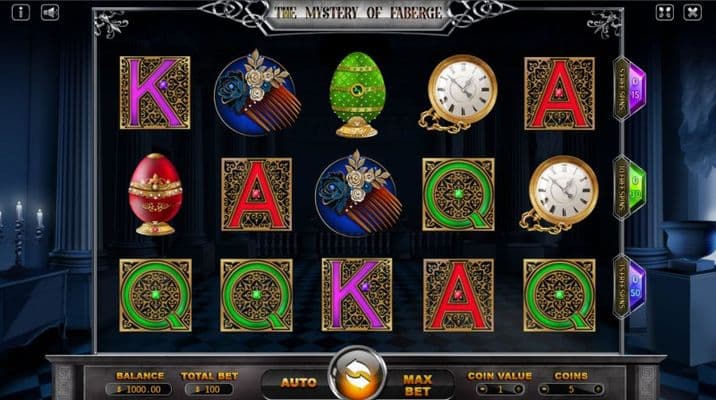Start auto spins with AUTO

click(298, 382)
